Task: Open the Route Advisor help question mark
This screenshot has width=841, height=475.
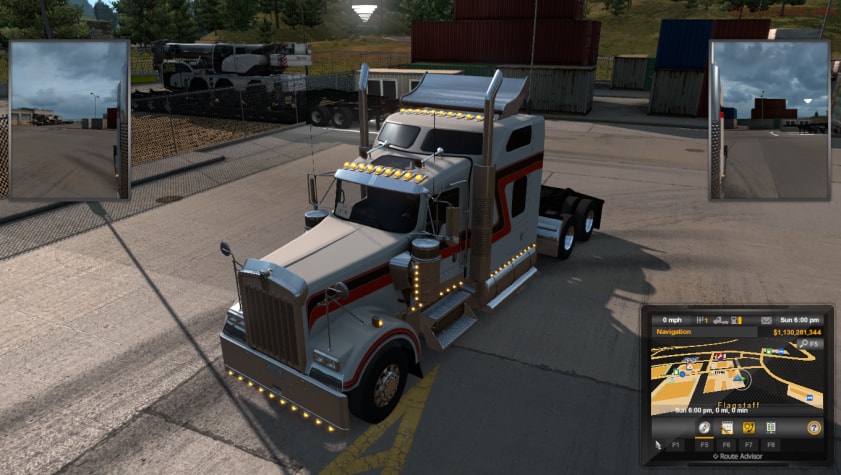Action: [x=814, y=427]
